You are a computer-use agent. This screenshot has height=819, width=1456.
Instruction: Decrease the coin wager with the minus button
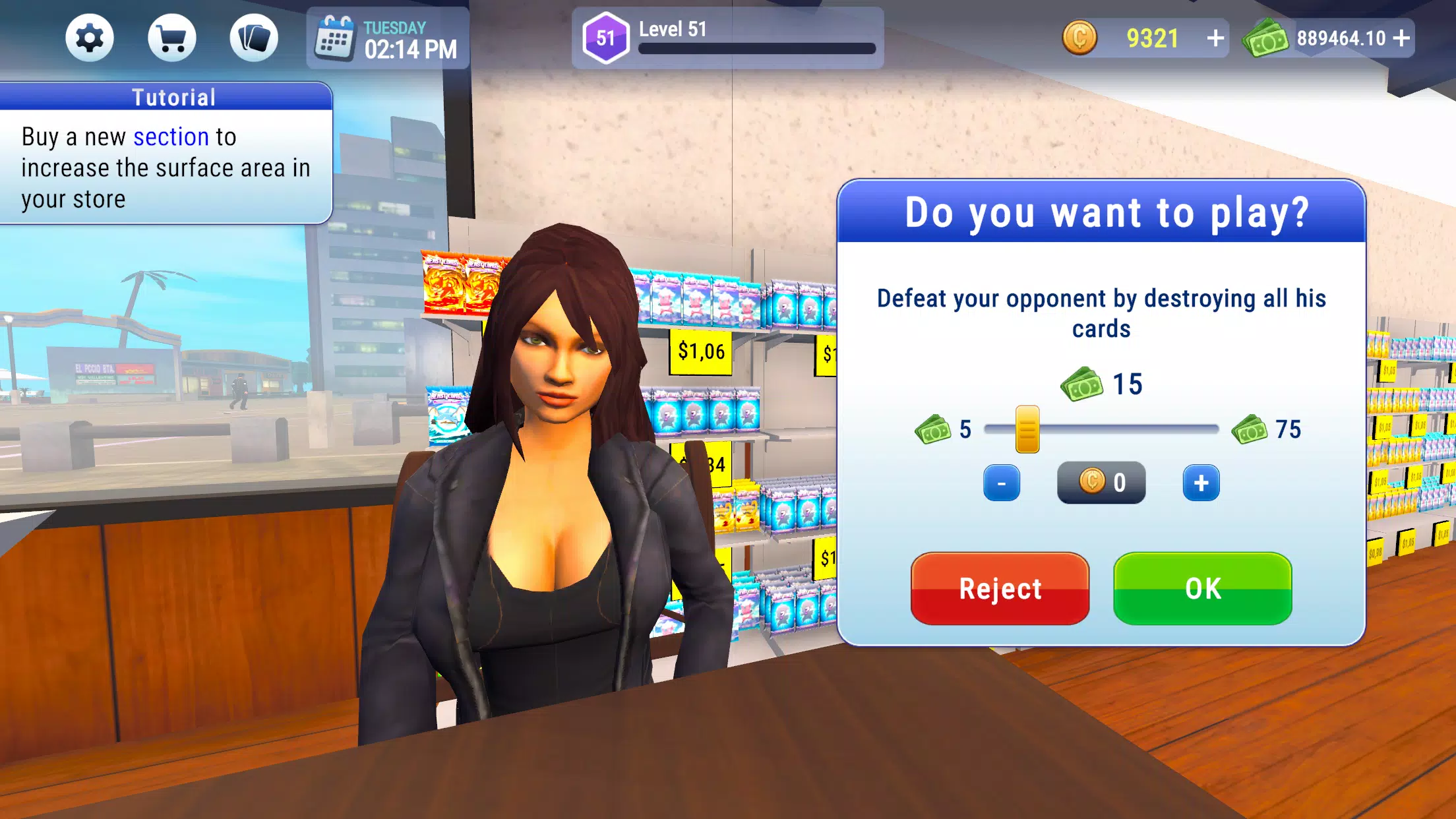[x=1001, y=481]
